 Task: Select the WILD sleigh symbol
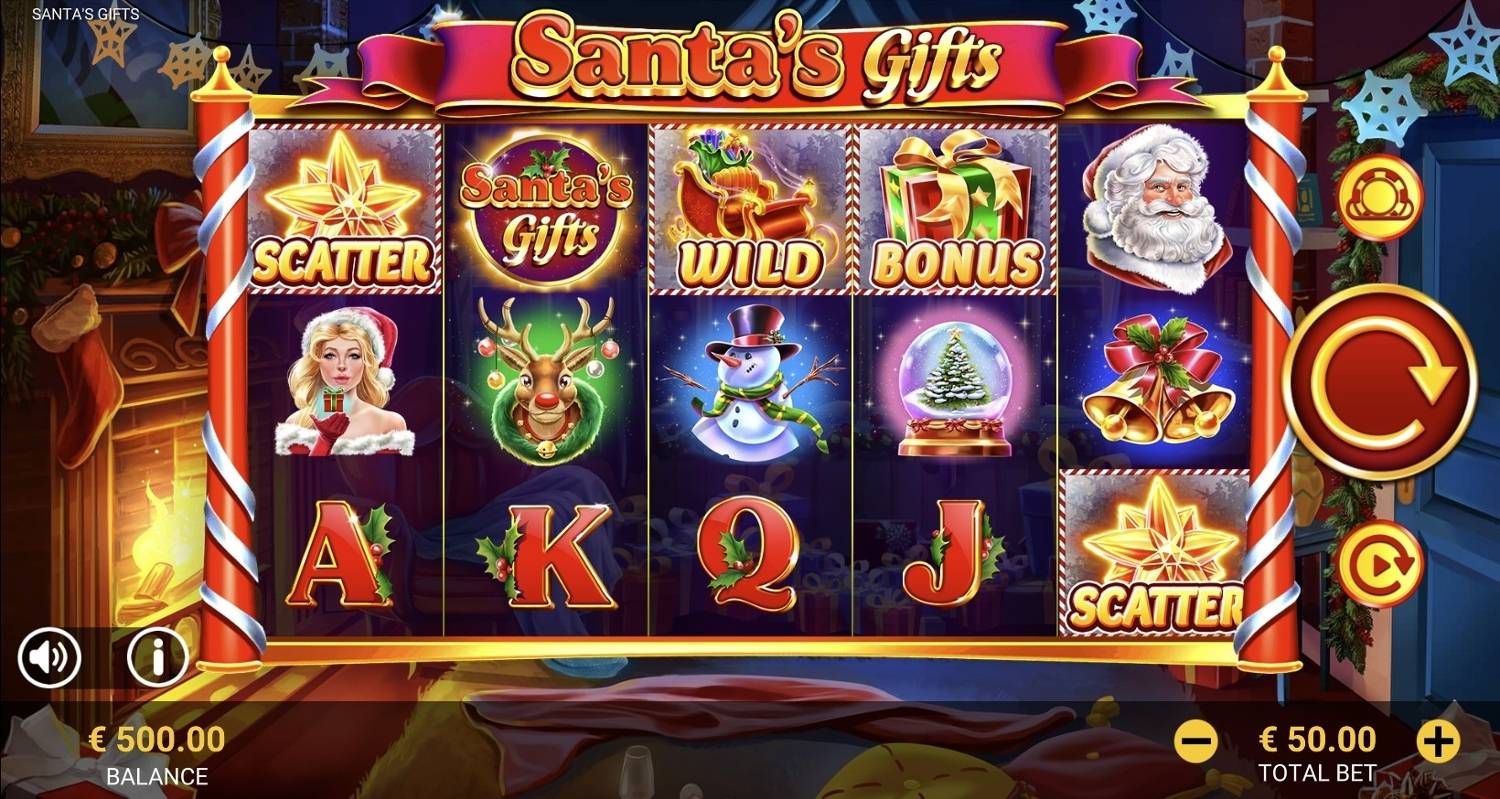click(x=750, y=207)
